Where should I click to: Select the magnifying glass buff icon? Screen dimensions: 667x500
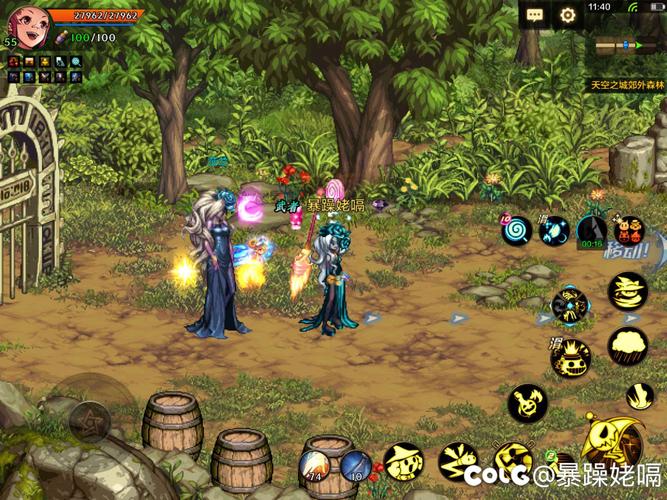coord(76,62)
